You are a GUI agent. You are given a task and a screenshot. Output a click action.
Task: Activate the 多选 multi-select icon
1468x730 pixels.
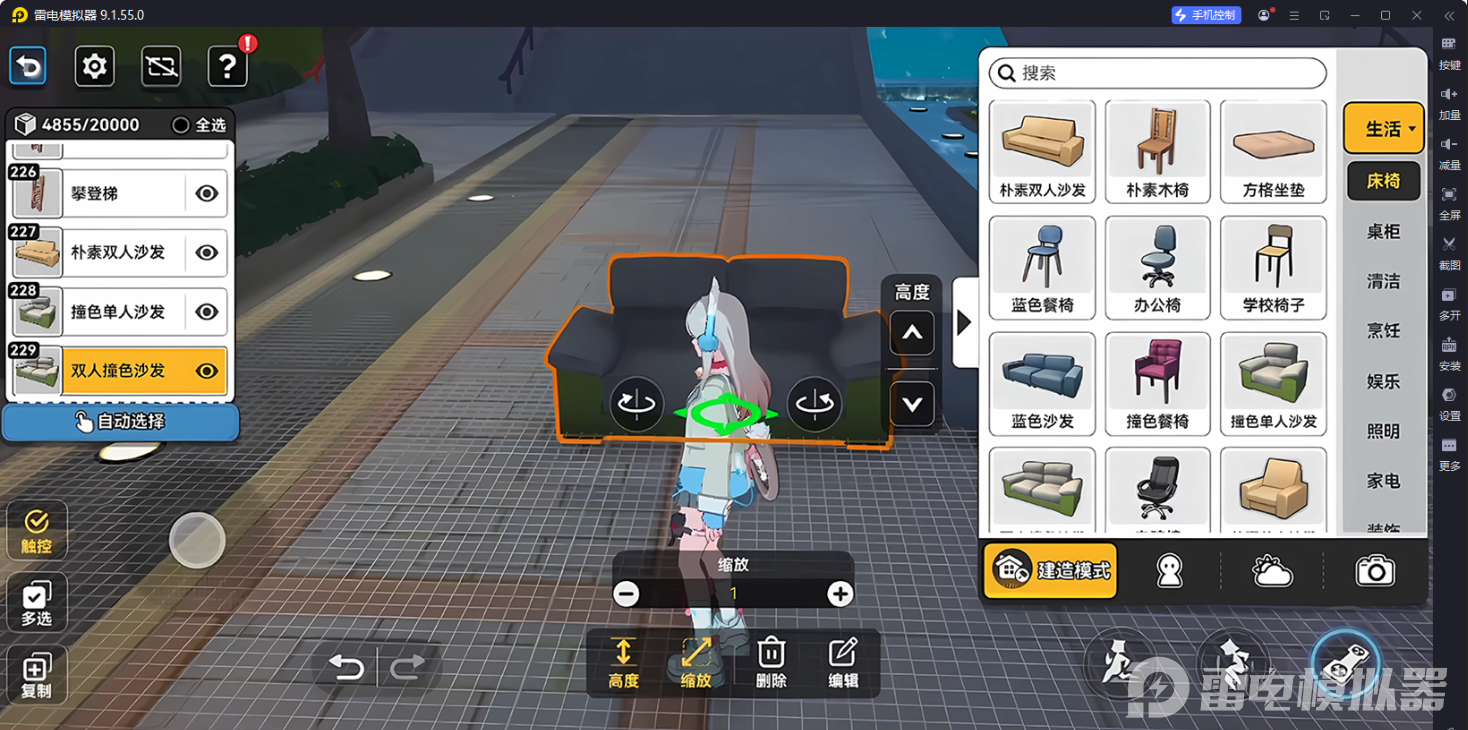coord(36,601)
